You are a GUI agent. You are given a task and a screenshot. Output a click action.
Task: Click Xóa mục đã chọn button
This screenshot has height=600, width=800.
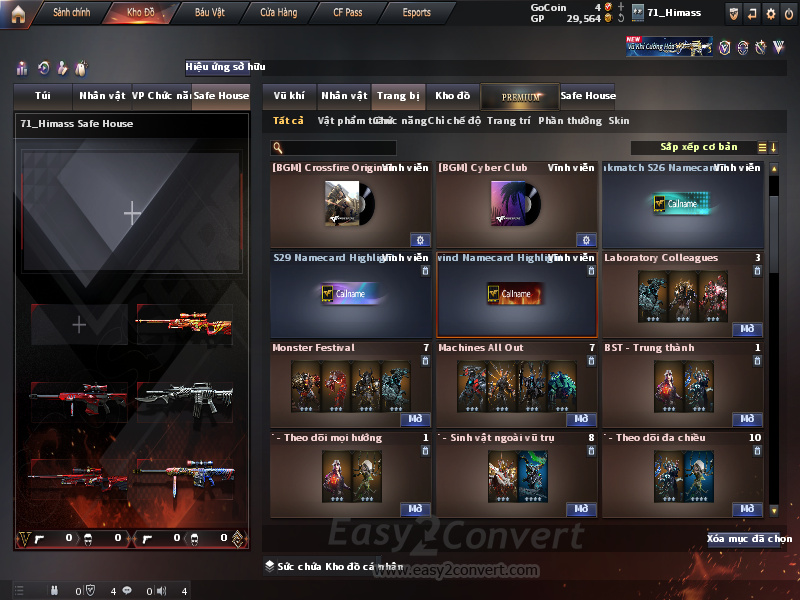(749, 539)
